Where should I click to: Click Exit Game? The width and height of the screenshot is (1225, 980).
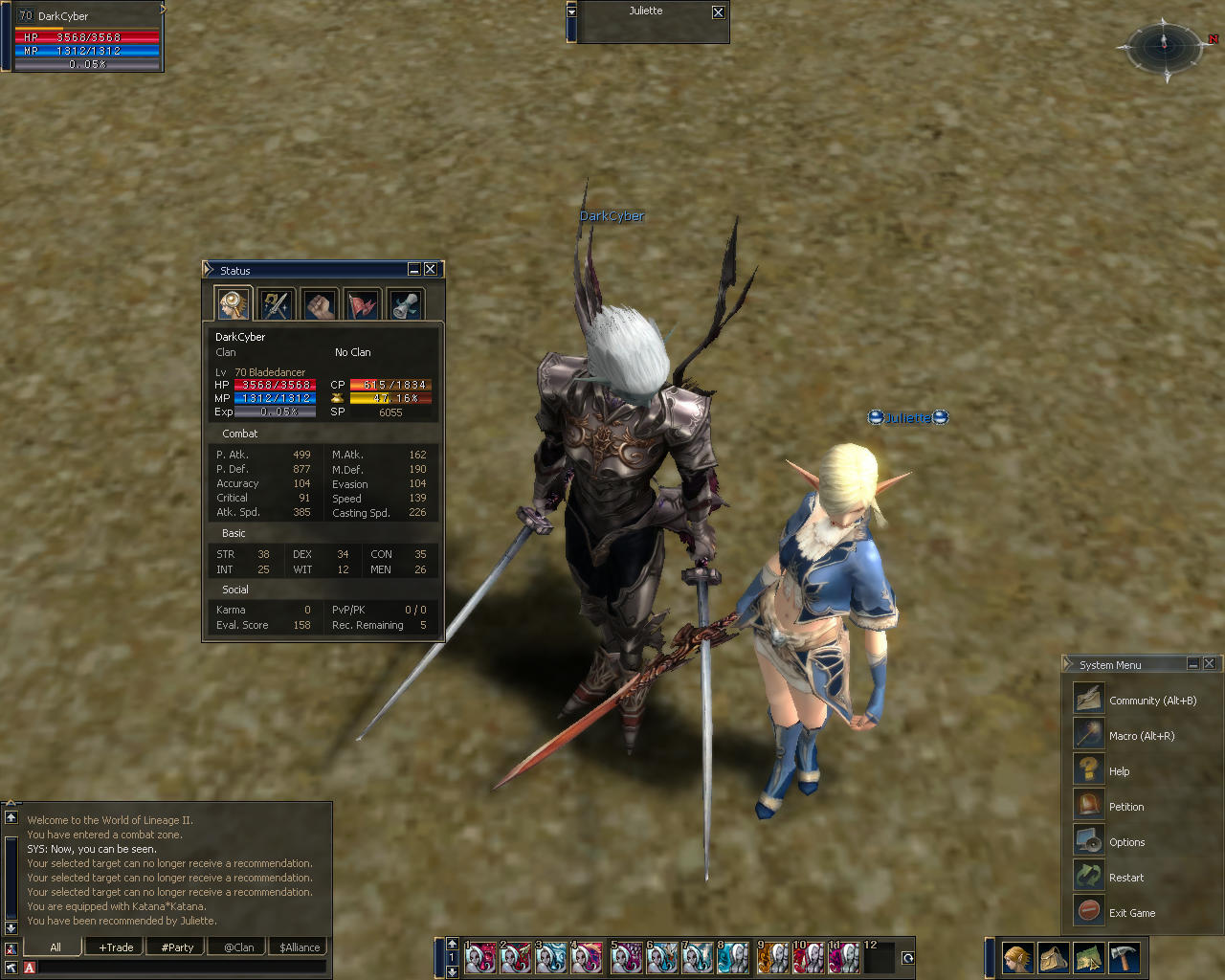tap(1131, 913)
